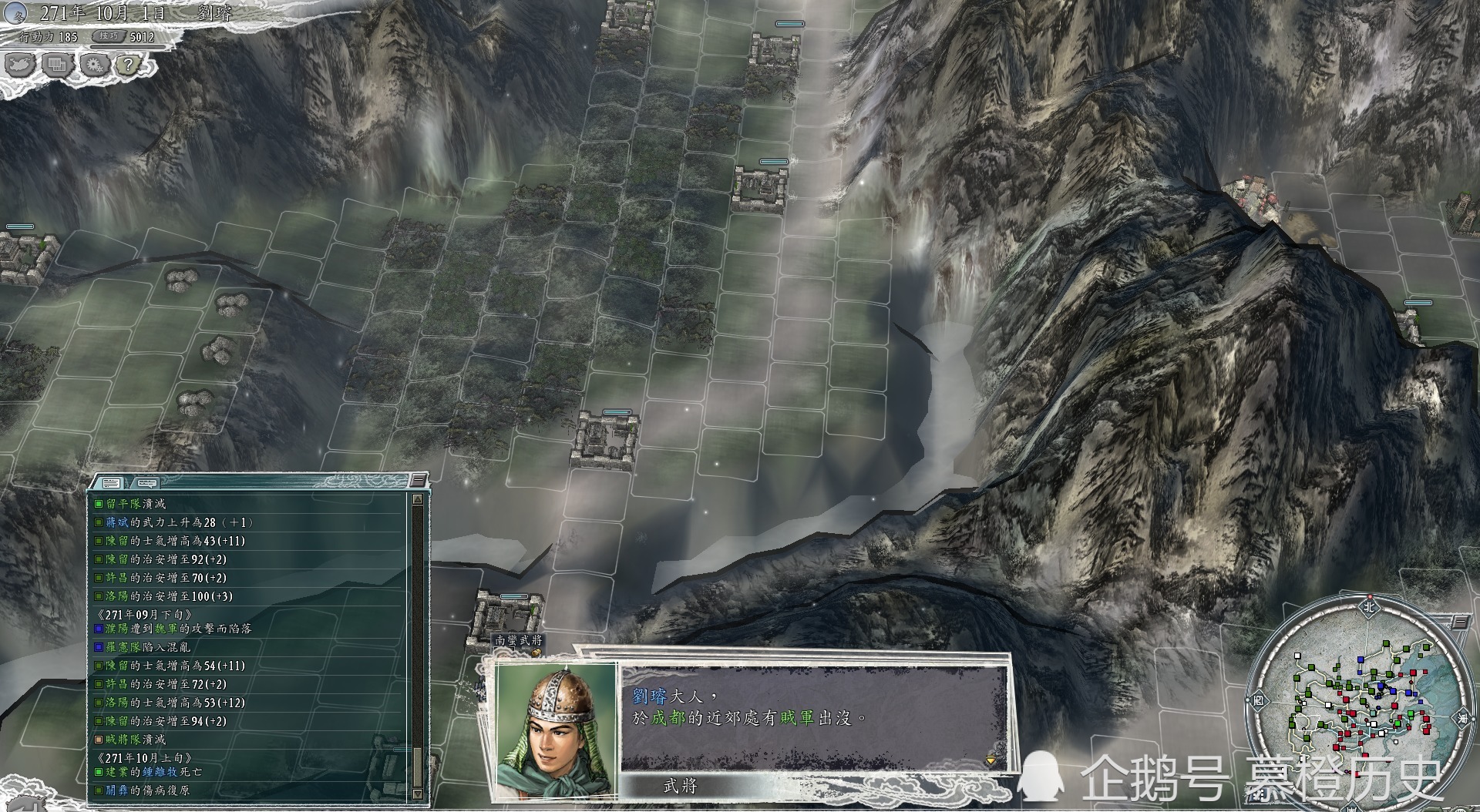Toggle the green marker beside 賊將隊潰滅 entry
Image resolution: width=1480 pixels, height=812 pixels.
98,739
